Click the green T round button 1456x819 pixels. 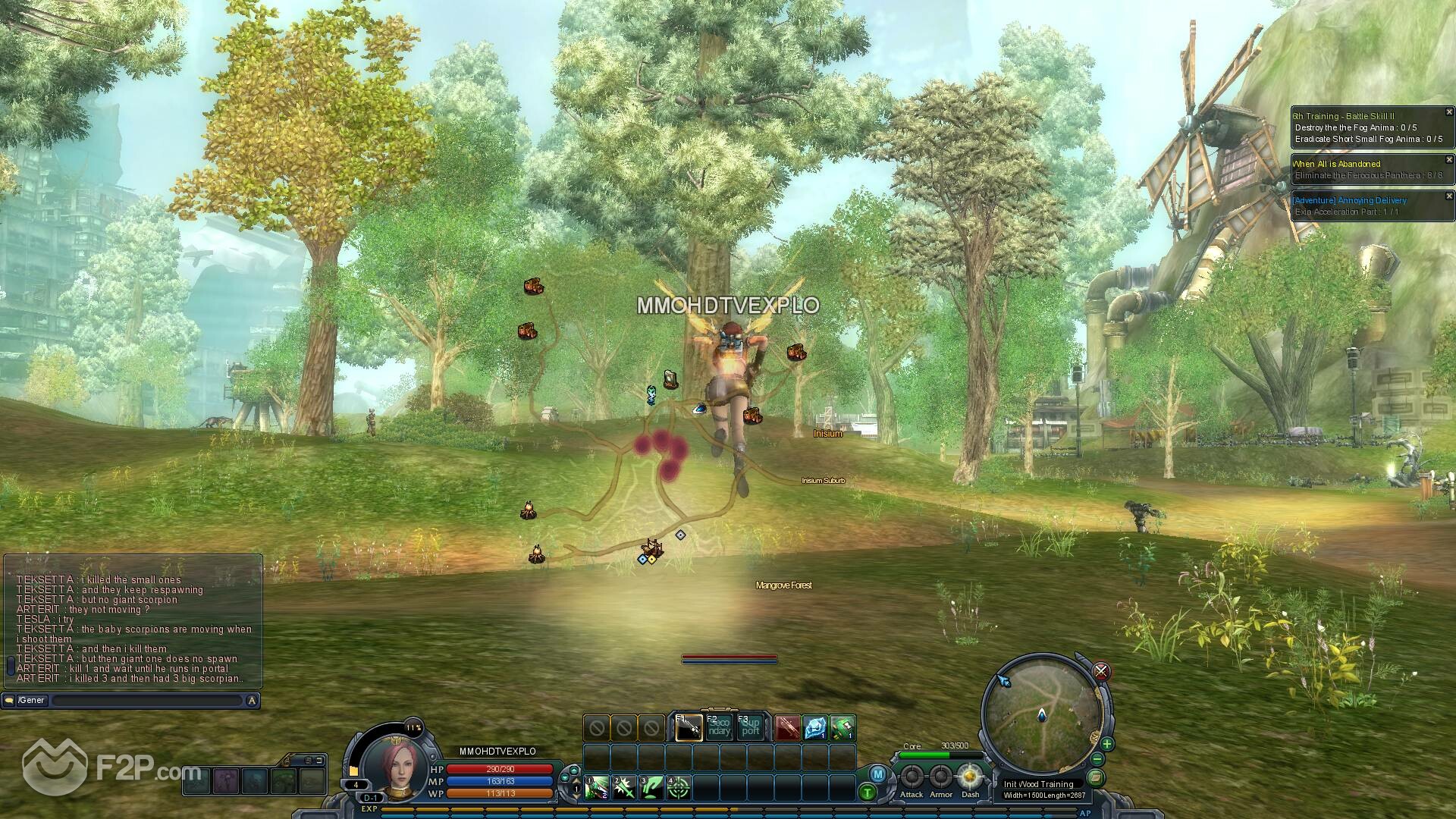(868, 792)
